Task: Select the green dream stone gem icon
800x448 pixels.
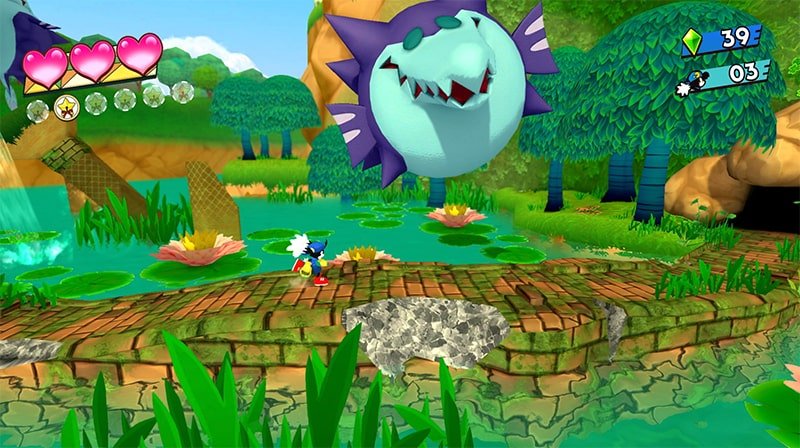Action: coord(692,40)
